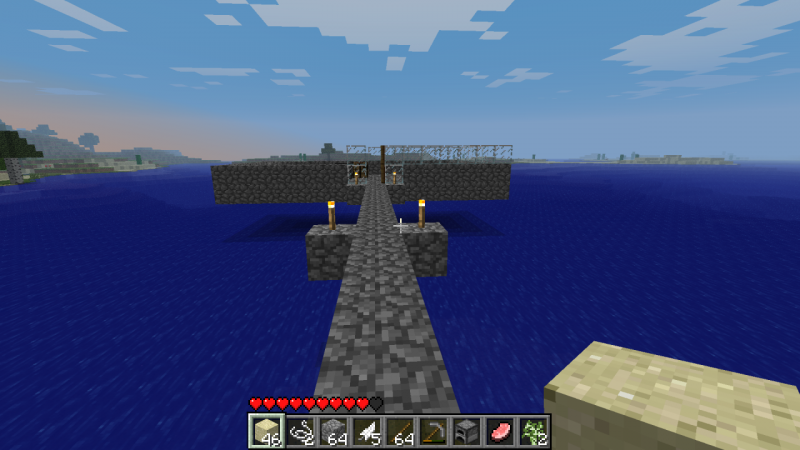Choose the raw porkchop slot
The height and width of the screenshot is (450, 800).
(x=501, y=431)
